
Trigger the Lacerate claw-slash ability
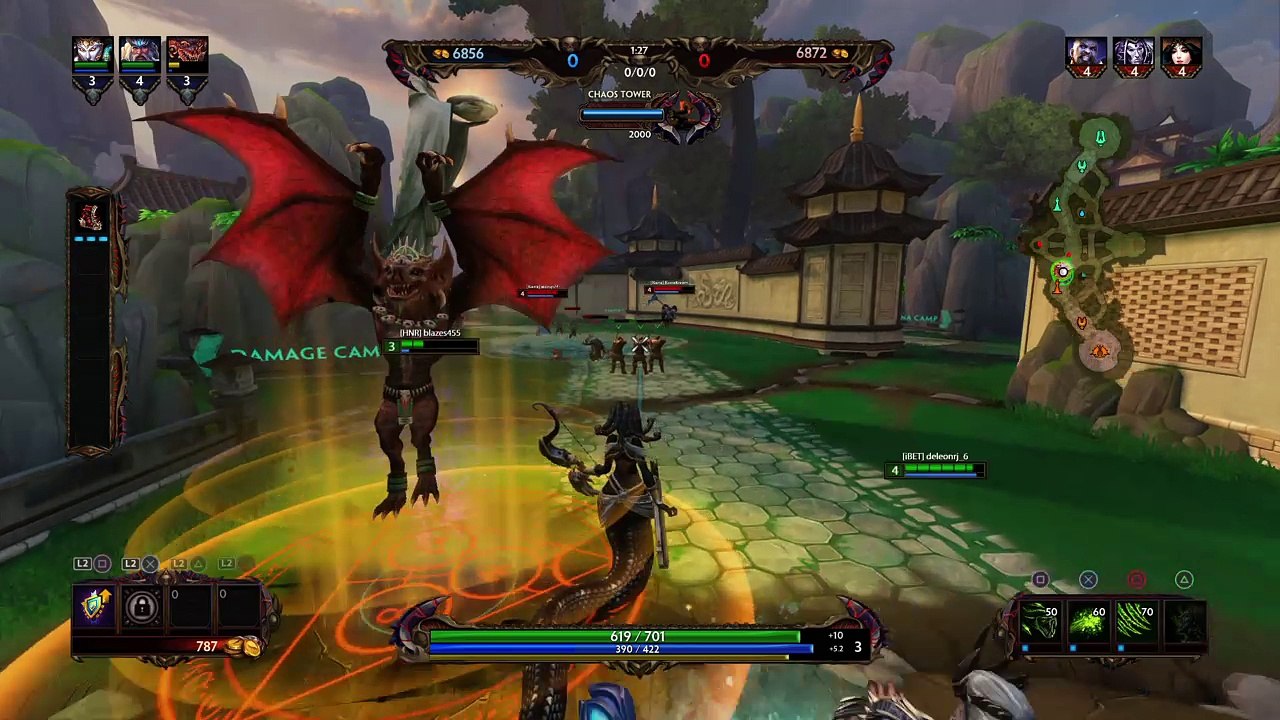pos(1136,621)
